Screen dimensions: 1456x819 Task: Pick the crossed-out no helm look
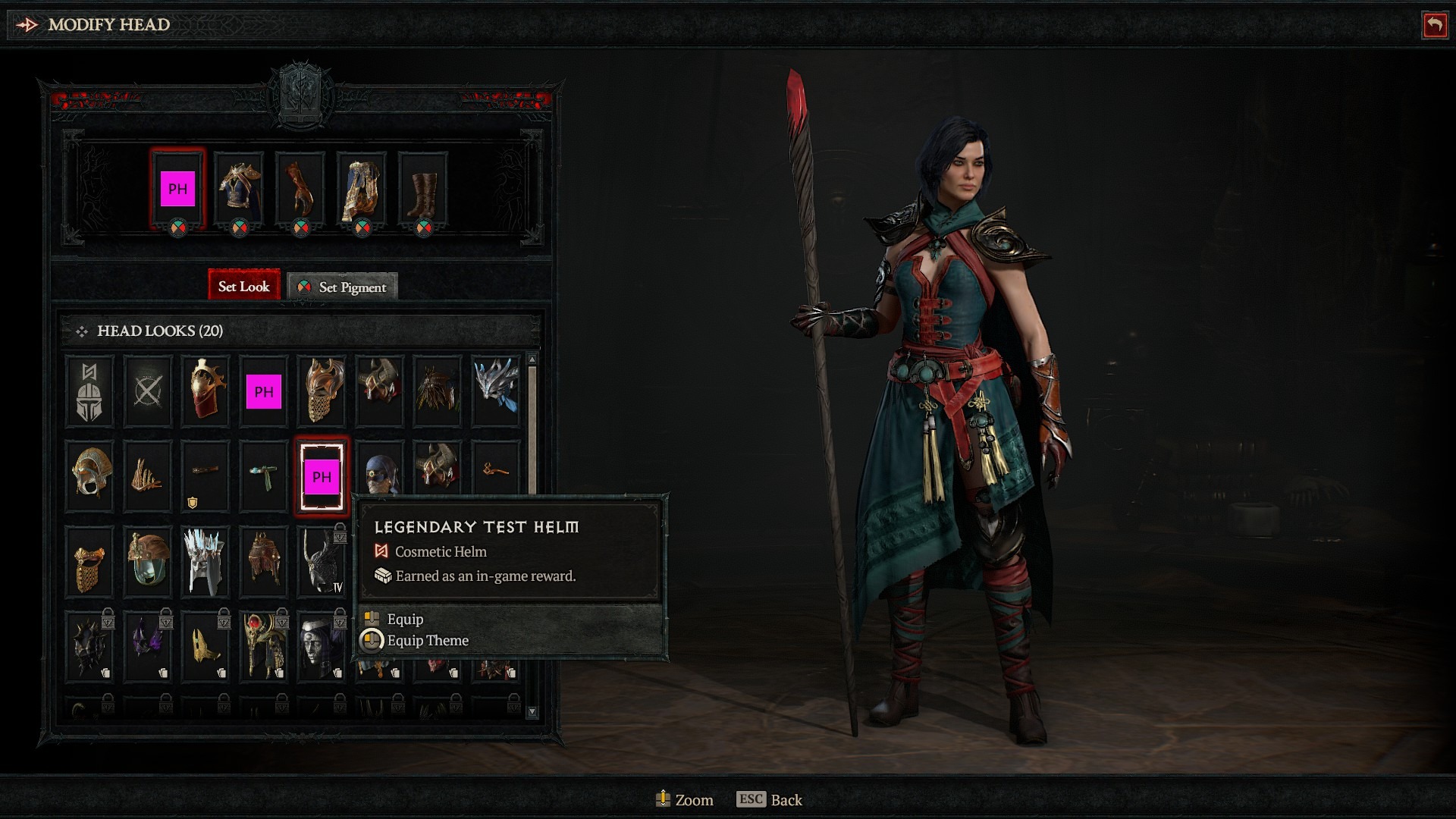coord(147,391)
